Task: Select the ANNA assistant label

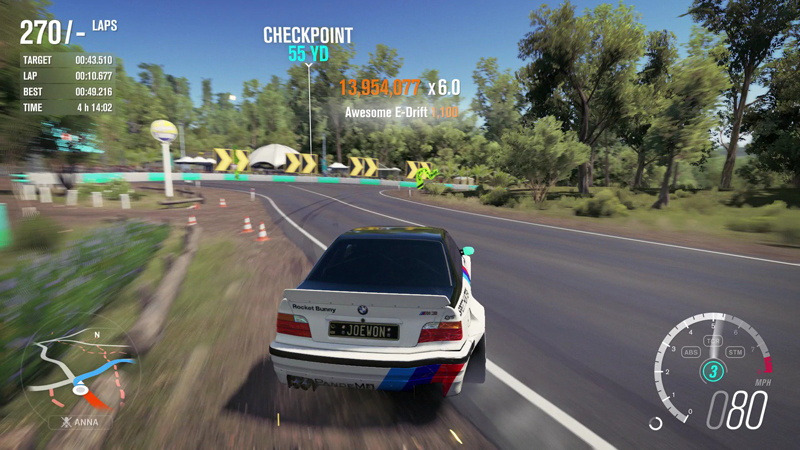Action: click(79, 422)
